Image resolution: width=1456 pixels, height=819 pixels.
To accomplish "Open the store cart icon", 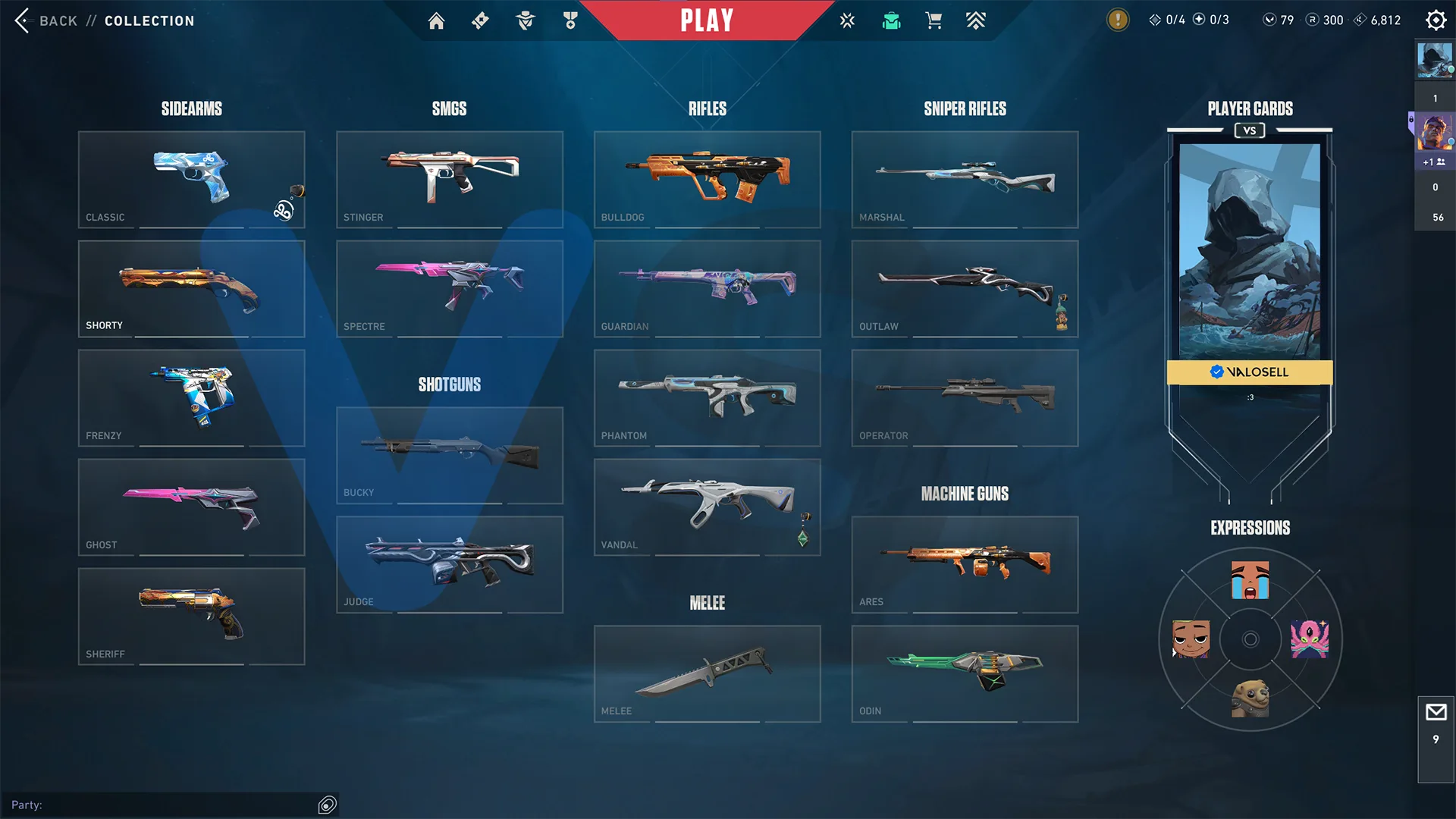I will pos(934,20).
